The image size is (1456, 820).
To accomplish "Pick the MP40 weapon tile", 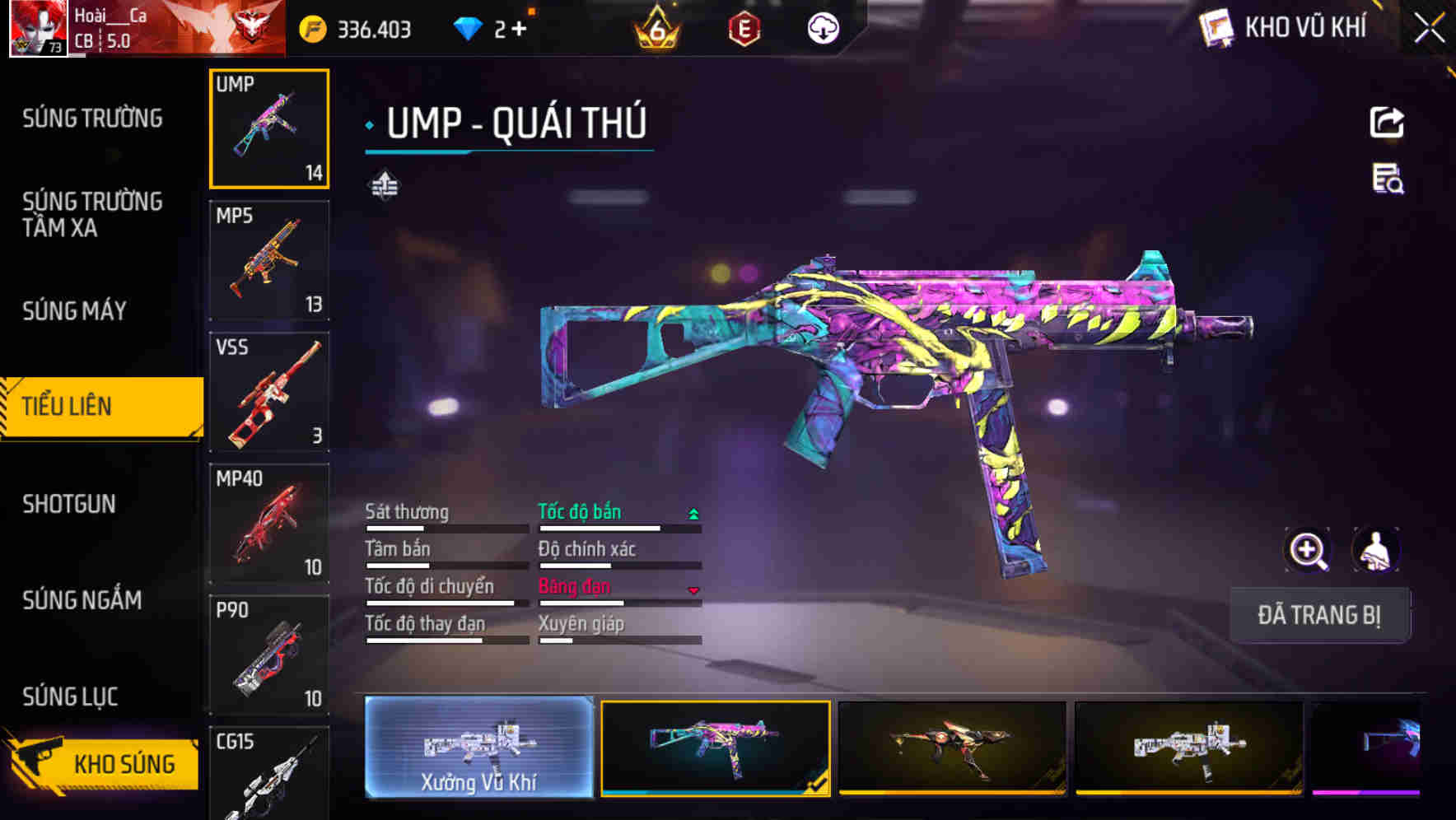I will pyautogui.click(x=269, y=524).
